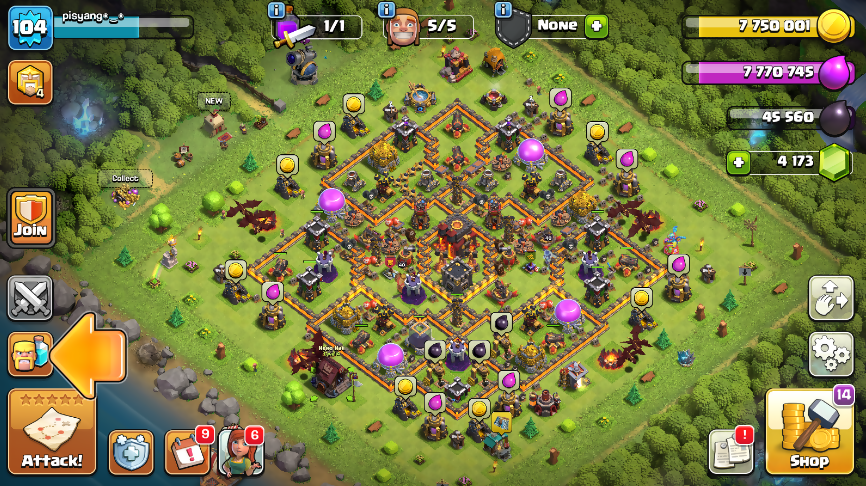
Task: Add gems with the green plus
Action: coord(738,162)
